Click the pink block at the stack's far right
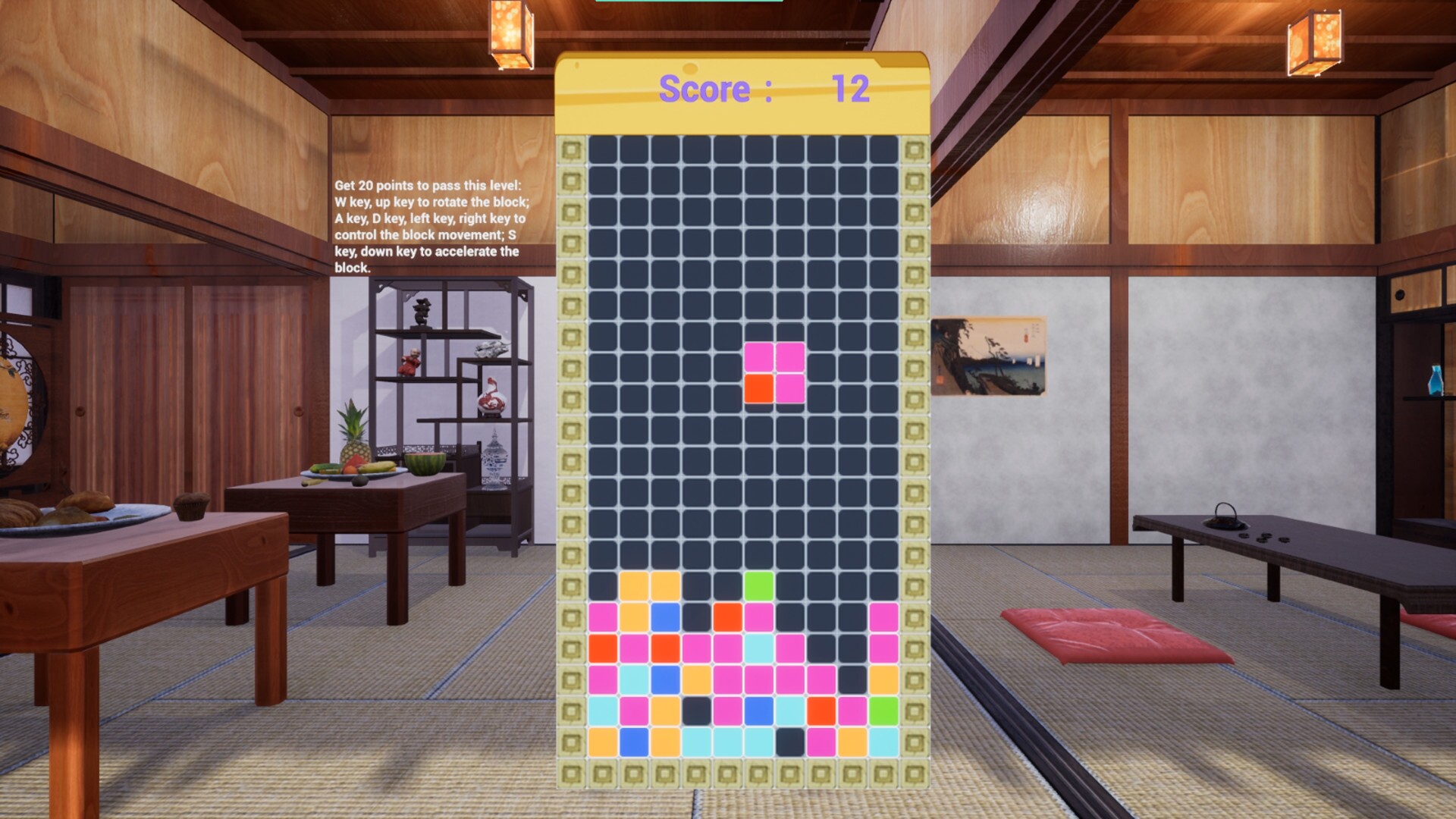Screen dimensions: 1456x819 coord(883,616)
